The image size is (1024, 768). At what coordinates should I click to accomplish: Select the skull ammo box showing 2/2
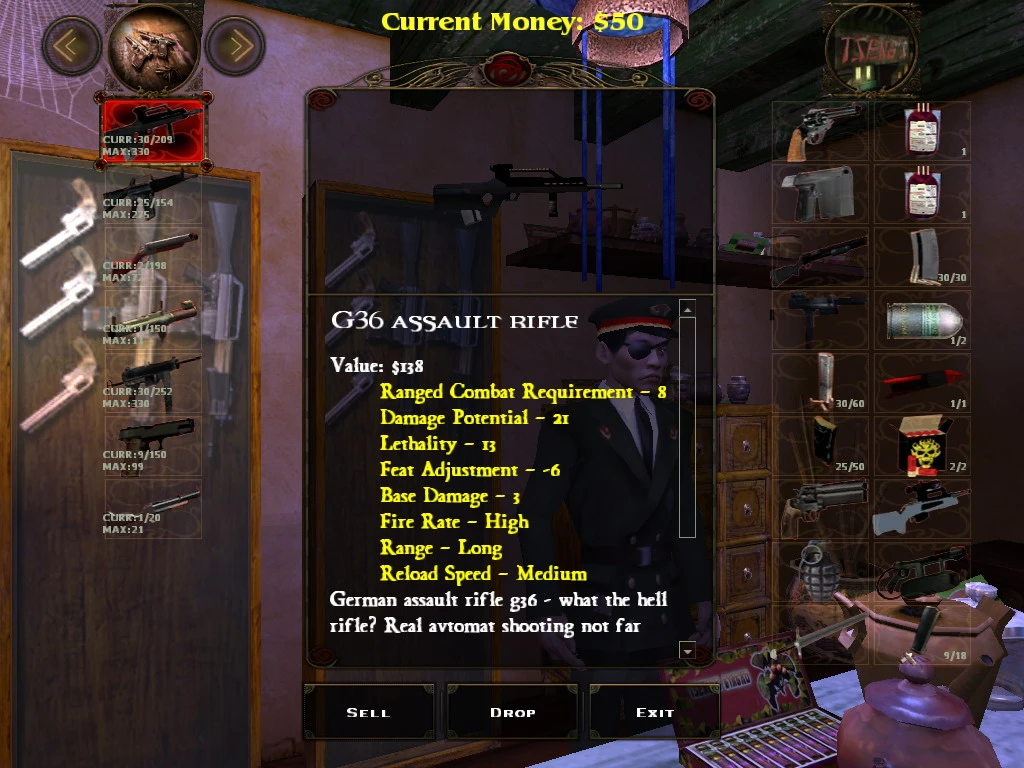[x=922, y=446]
